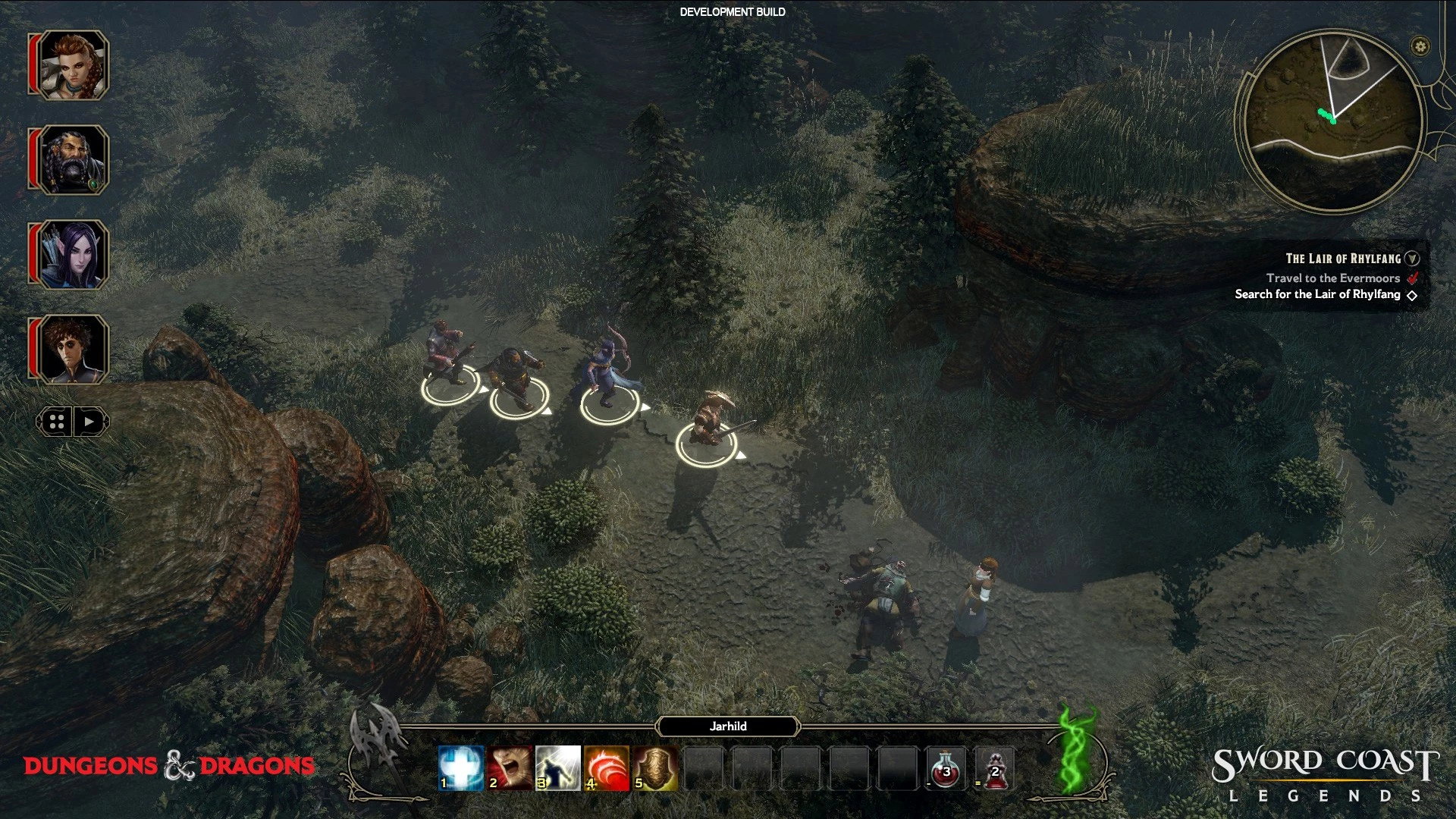Select the bearded dwarf party portrait
Viewport: 1456px width, 819px height.
pos(73,160)
